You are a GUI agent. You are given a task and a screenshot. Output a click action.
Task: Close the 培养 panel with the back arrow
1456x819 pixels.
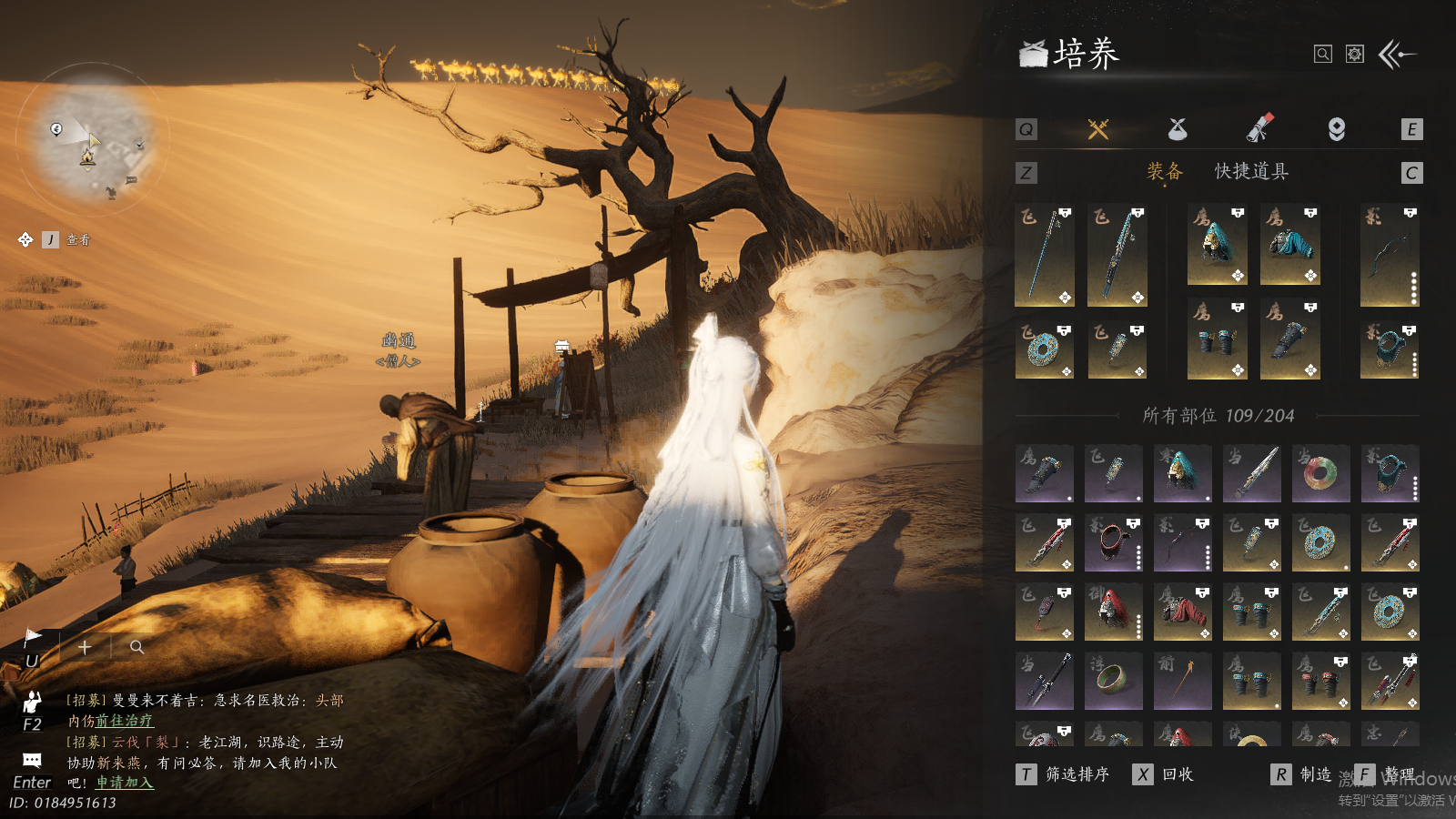click(x=1397, y=55)
